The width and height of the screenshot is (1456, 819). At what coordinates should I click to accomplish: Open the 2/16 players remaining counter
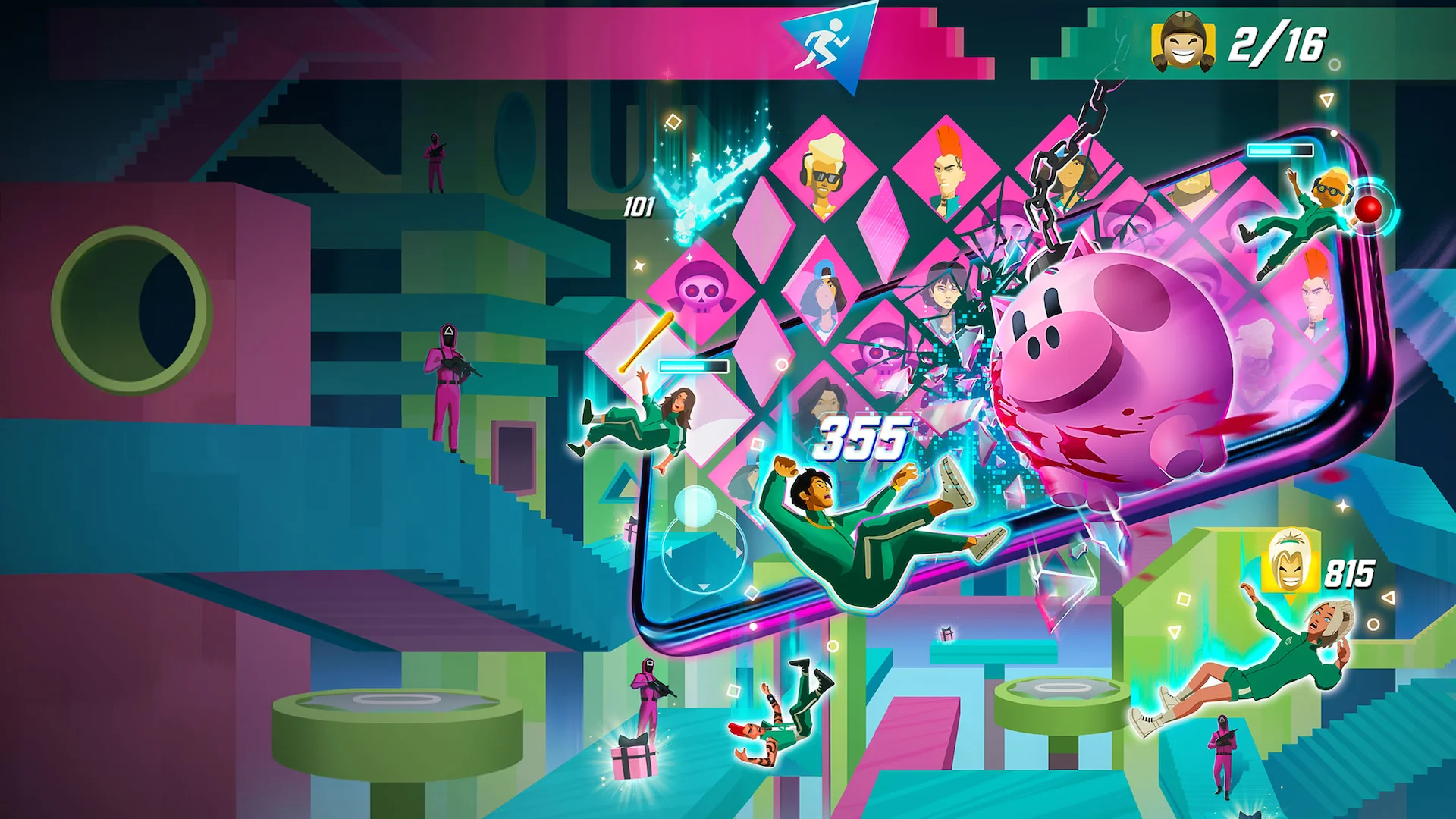[x=1278, y=43]
